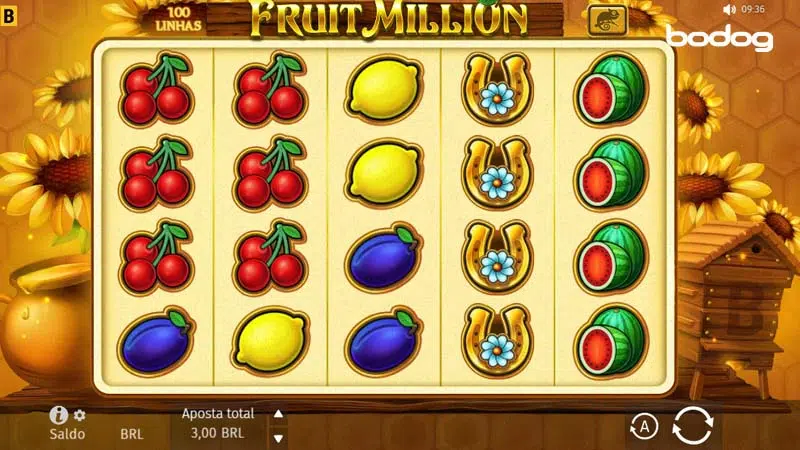Open the game info icon
Screen dimensions: 800x450
(59, 415)
